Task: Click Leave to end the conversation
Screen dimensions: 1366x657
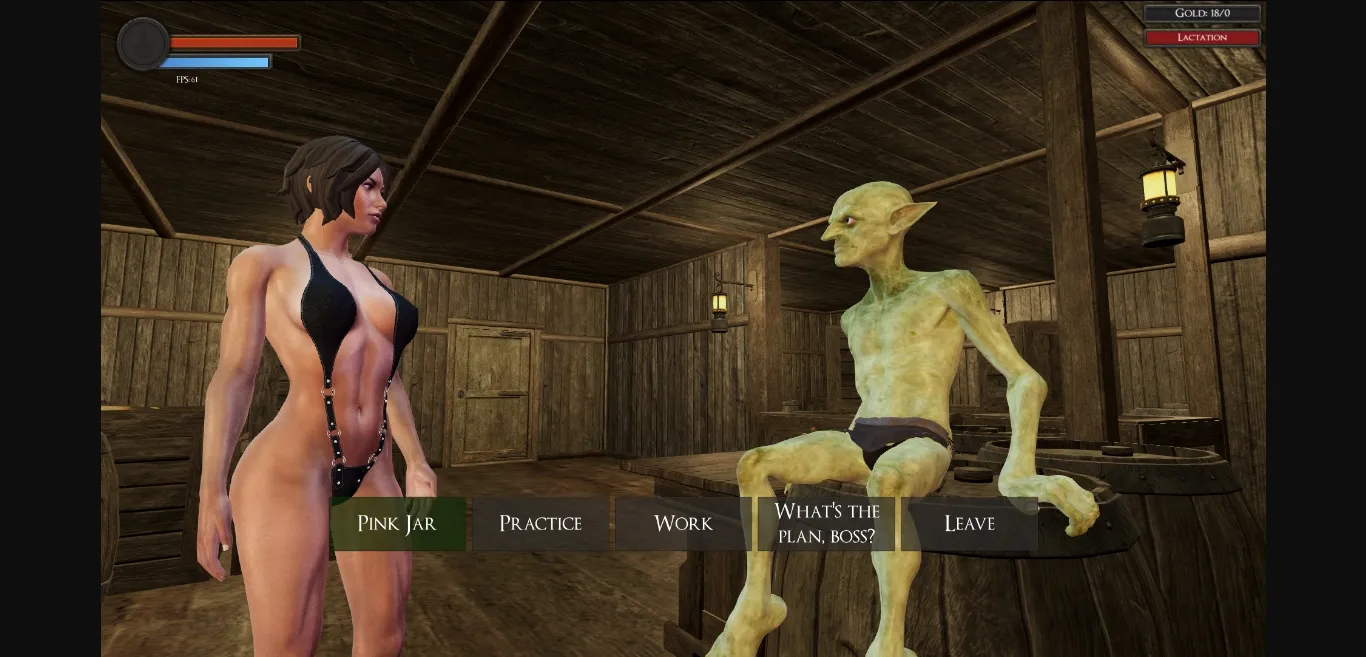Action: [x=969, y=524]
